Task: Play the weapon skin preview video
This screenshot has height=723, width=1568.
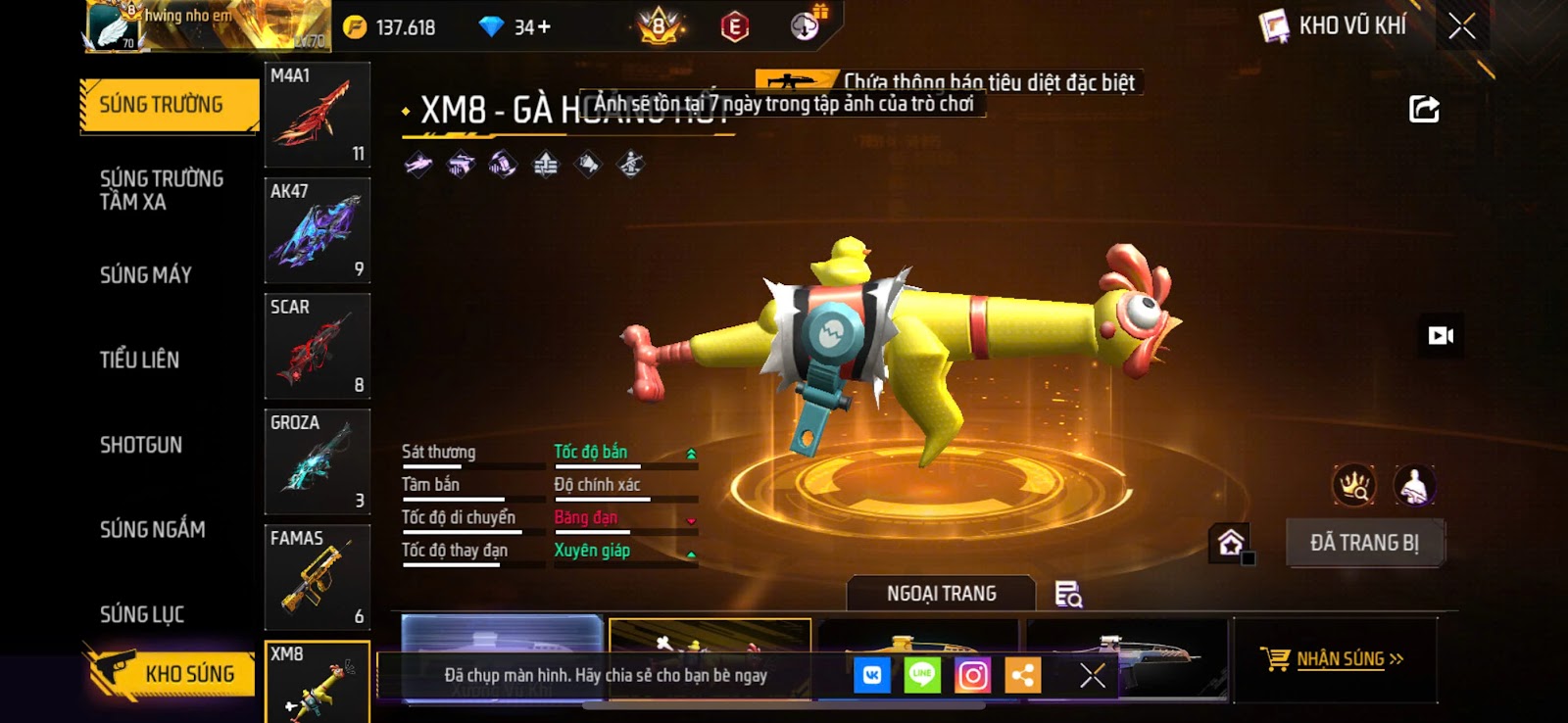Action: click(x=1441, y=336)
